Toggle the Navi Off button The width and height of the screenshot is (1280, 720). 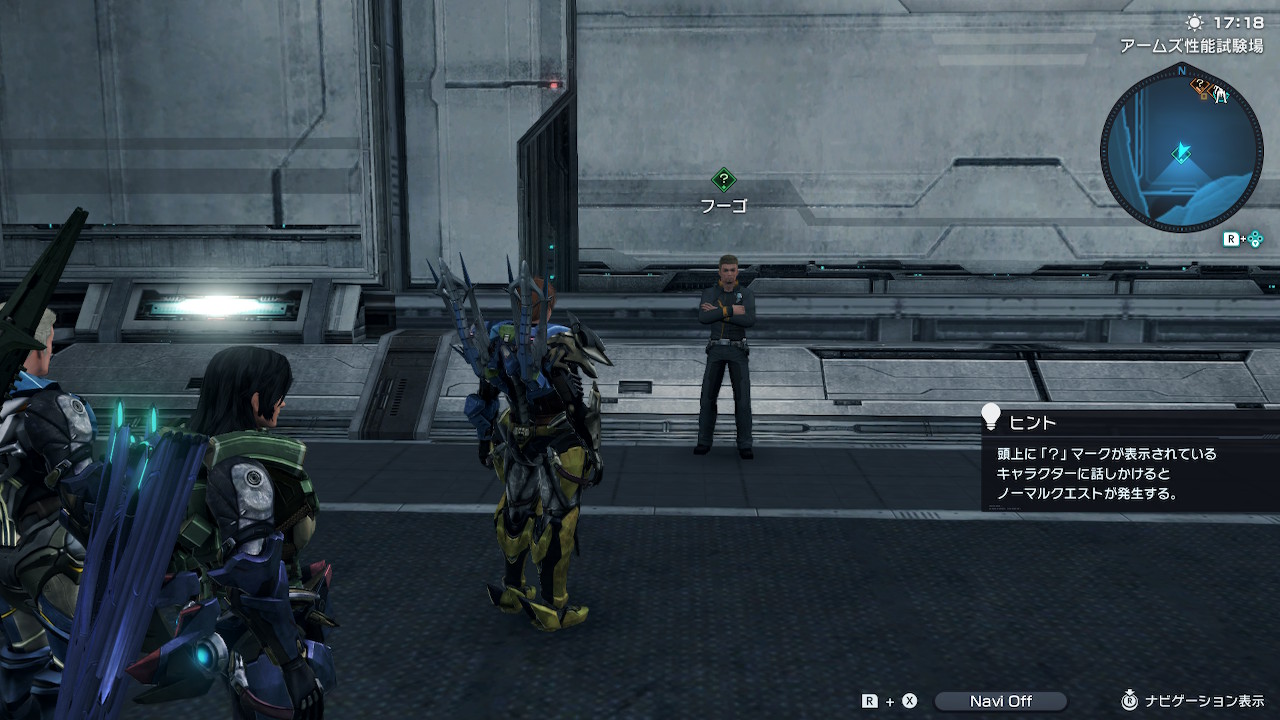pos(1001,701)
